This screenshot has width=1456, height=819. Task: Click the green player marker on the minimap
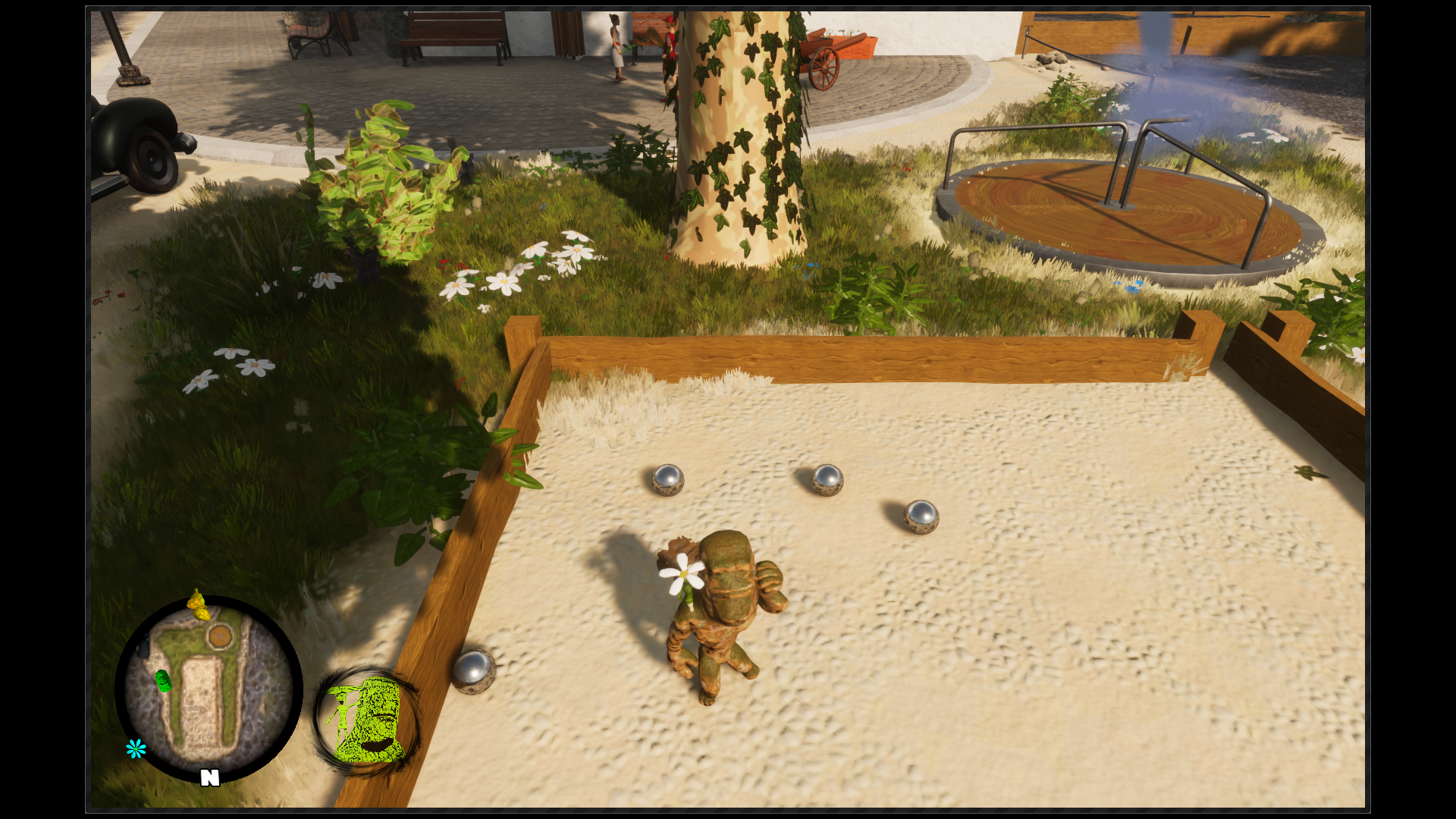point(163,681)
